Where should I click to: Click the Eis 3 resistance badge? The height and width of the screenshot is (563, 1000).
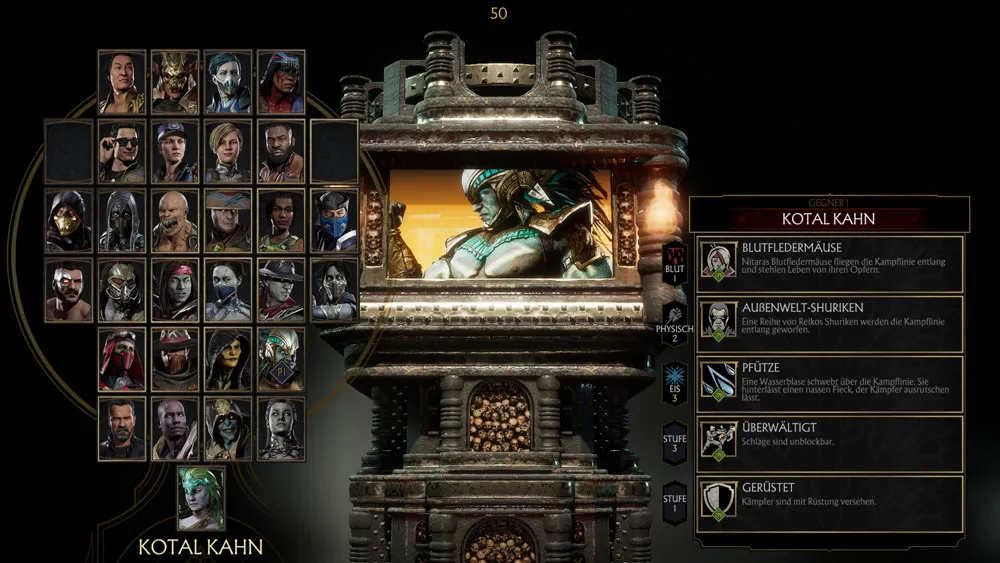coord(674,385)
